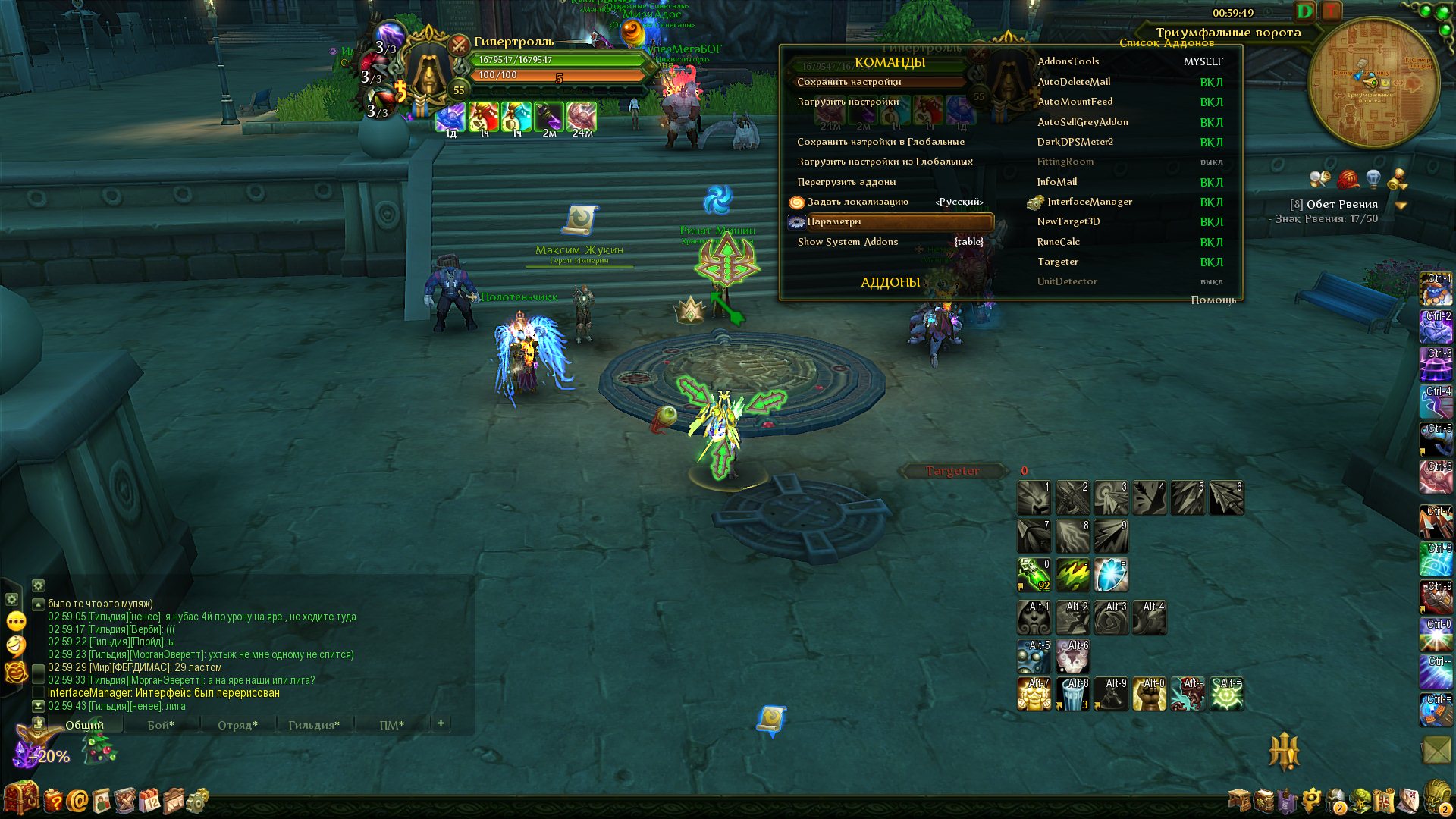Add a new chat tab with plus button
1456x819 pixels.
(x=441, y=723)
